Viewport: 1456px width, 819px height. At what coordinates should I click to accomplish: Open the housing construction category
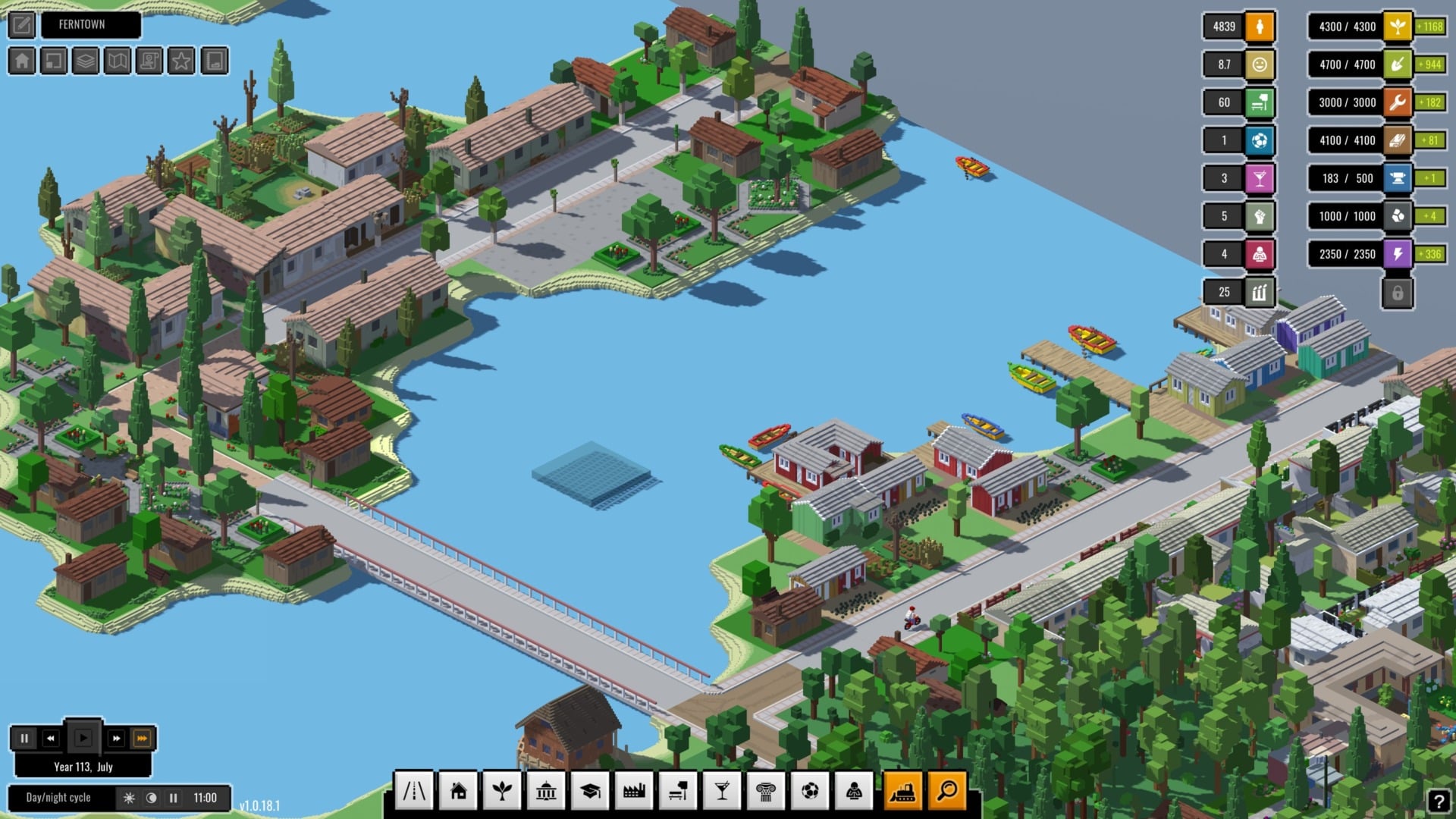coord(459,791)
